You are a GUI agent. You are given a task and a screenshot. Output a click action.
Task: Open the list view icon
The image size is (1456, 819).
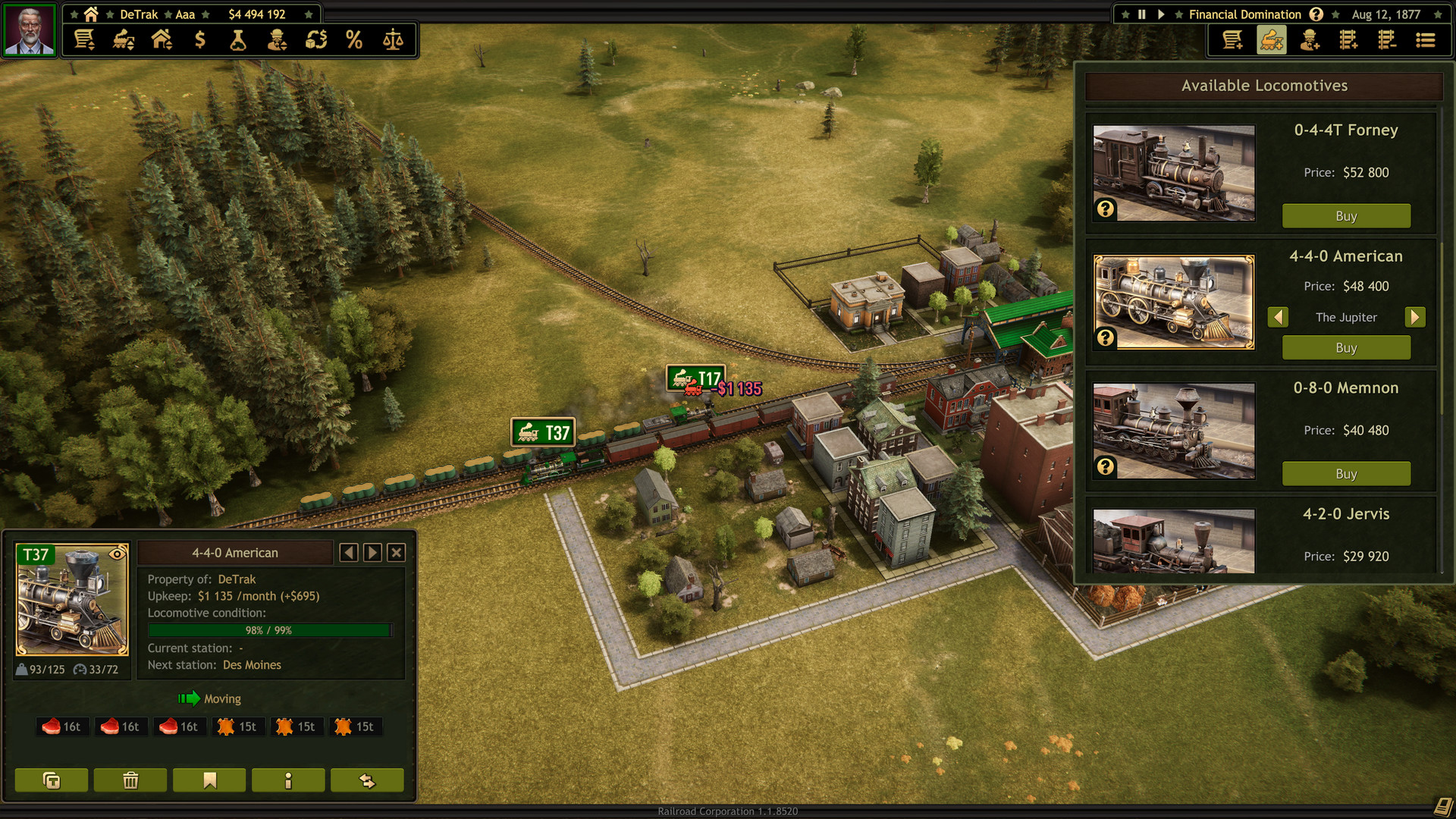click(1425, 39)
